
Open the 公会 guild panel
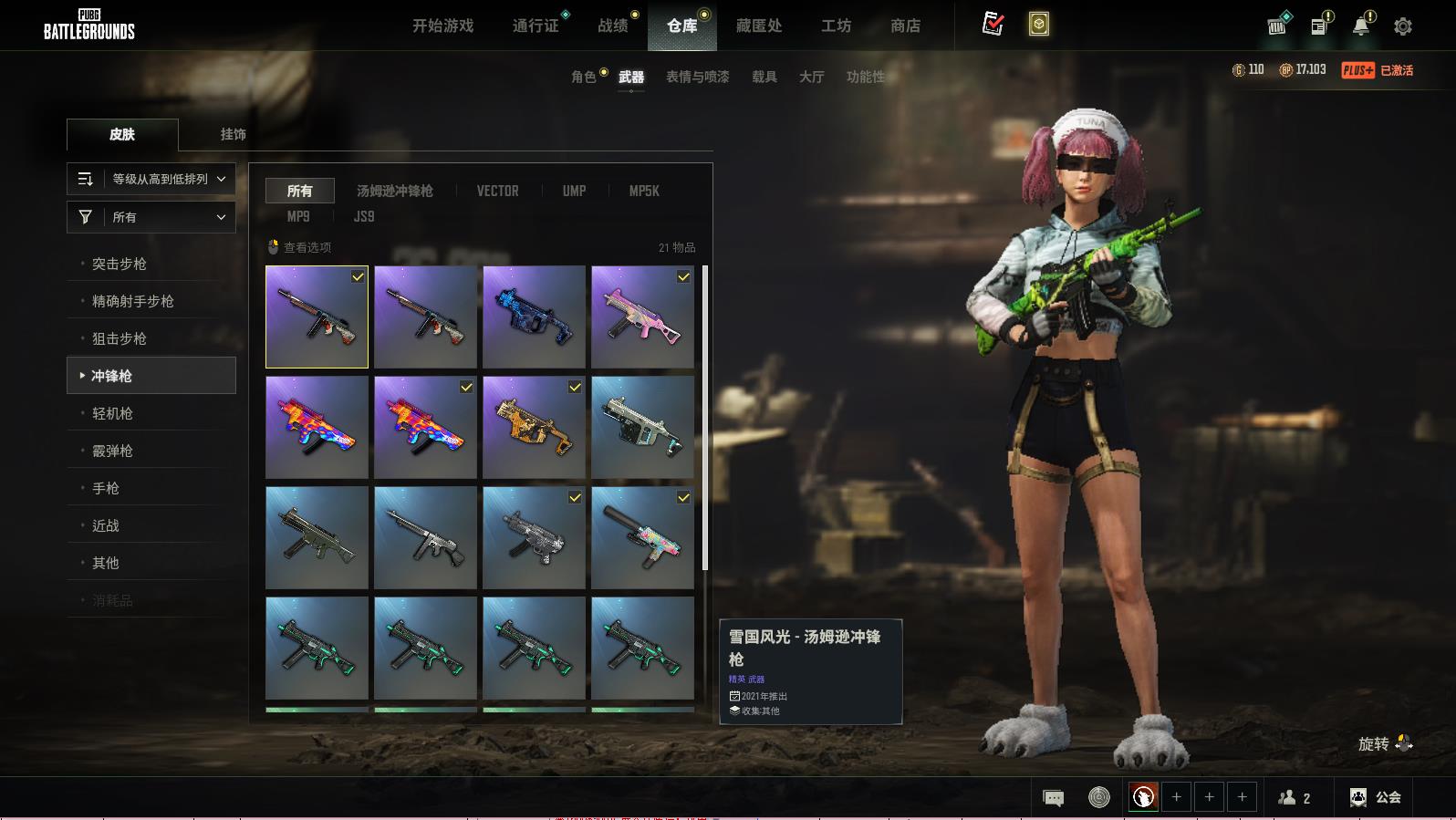tap(1376, 797)
